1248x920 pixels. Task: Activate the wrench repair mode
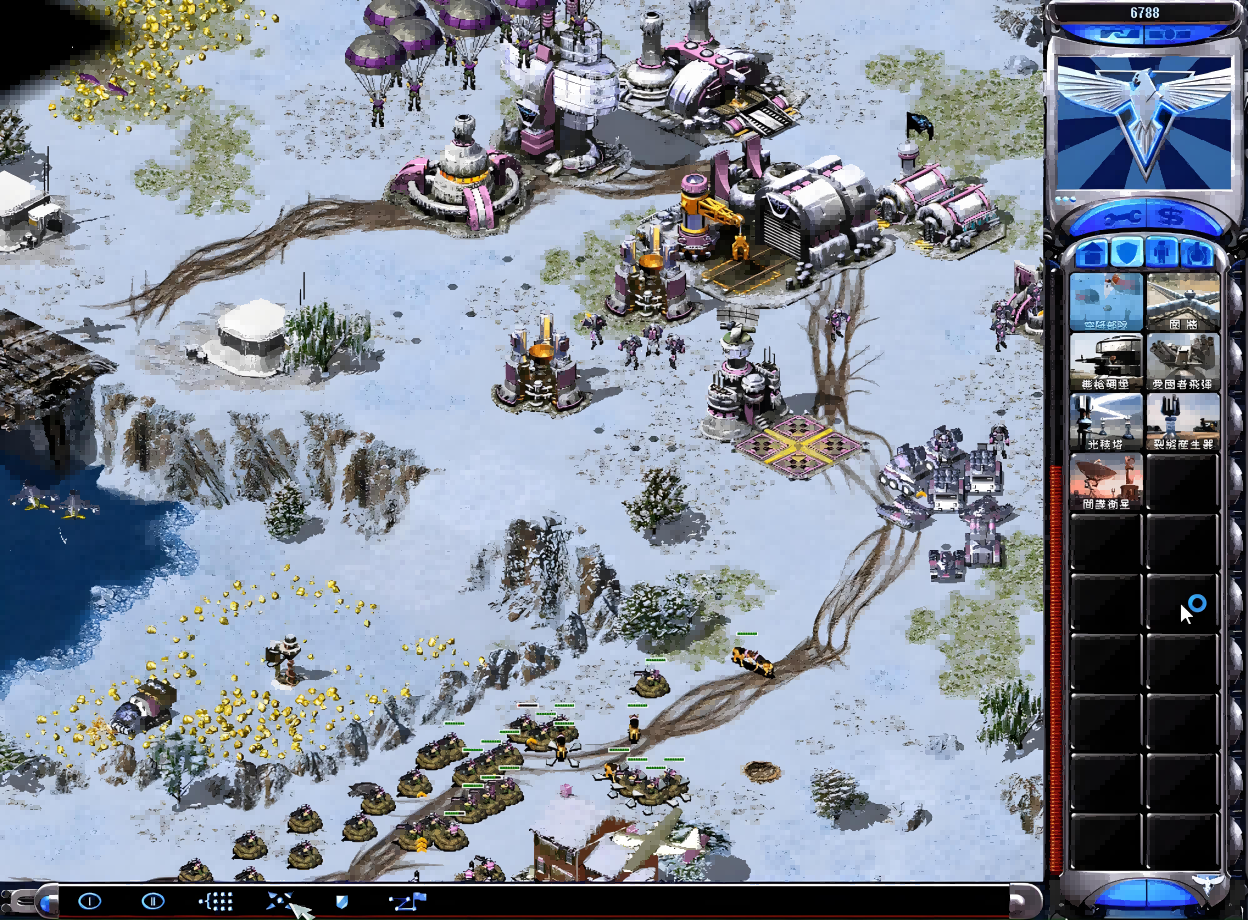(x=1117, y=216)
